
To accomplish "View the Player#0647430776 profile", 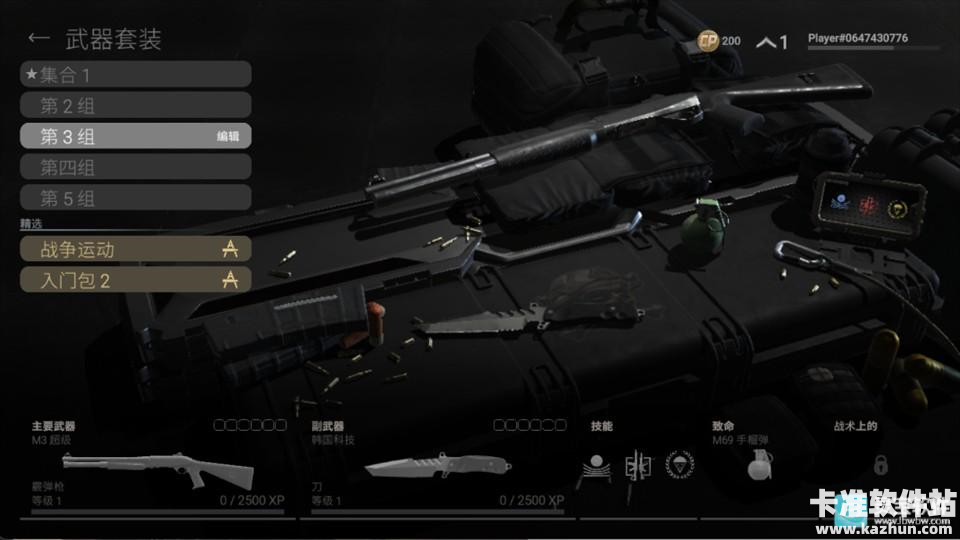I will (858, 38).
